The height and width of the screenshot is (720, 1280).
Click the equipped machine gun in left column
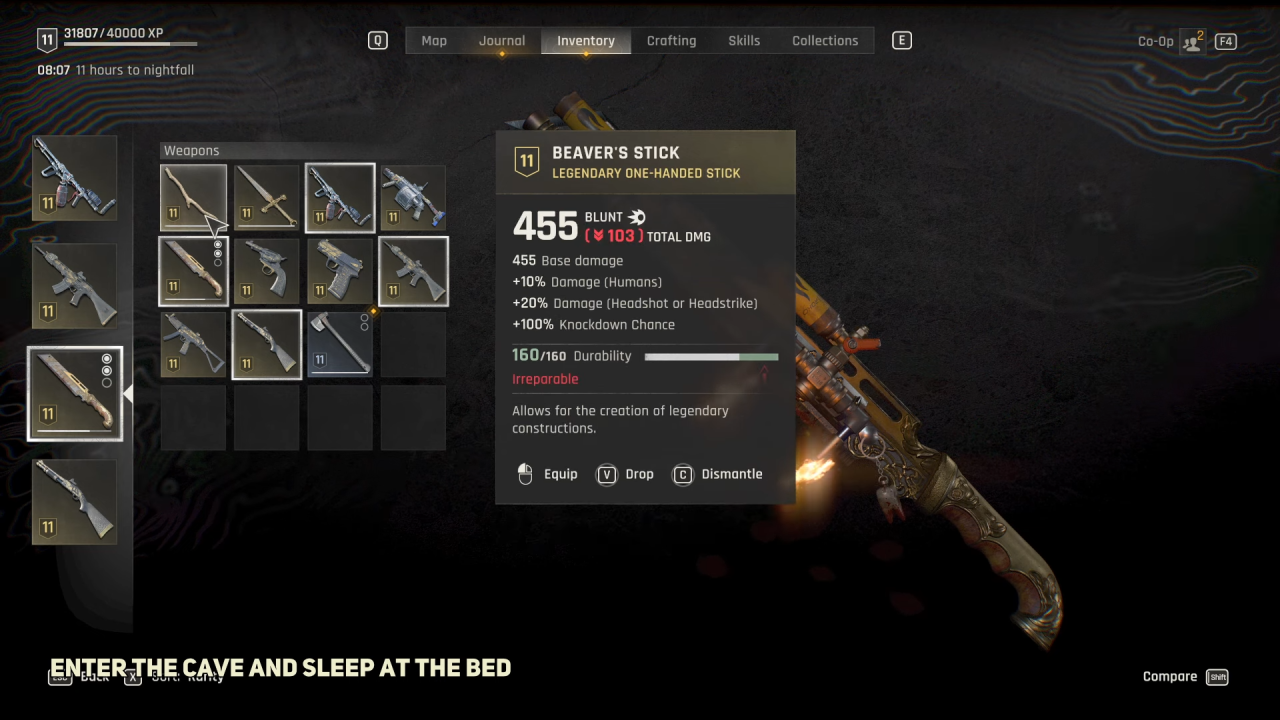[75, 178]
